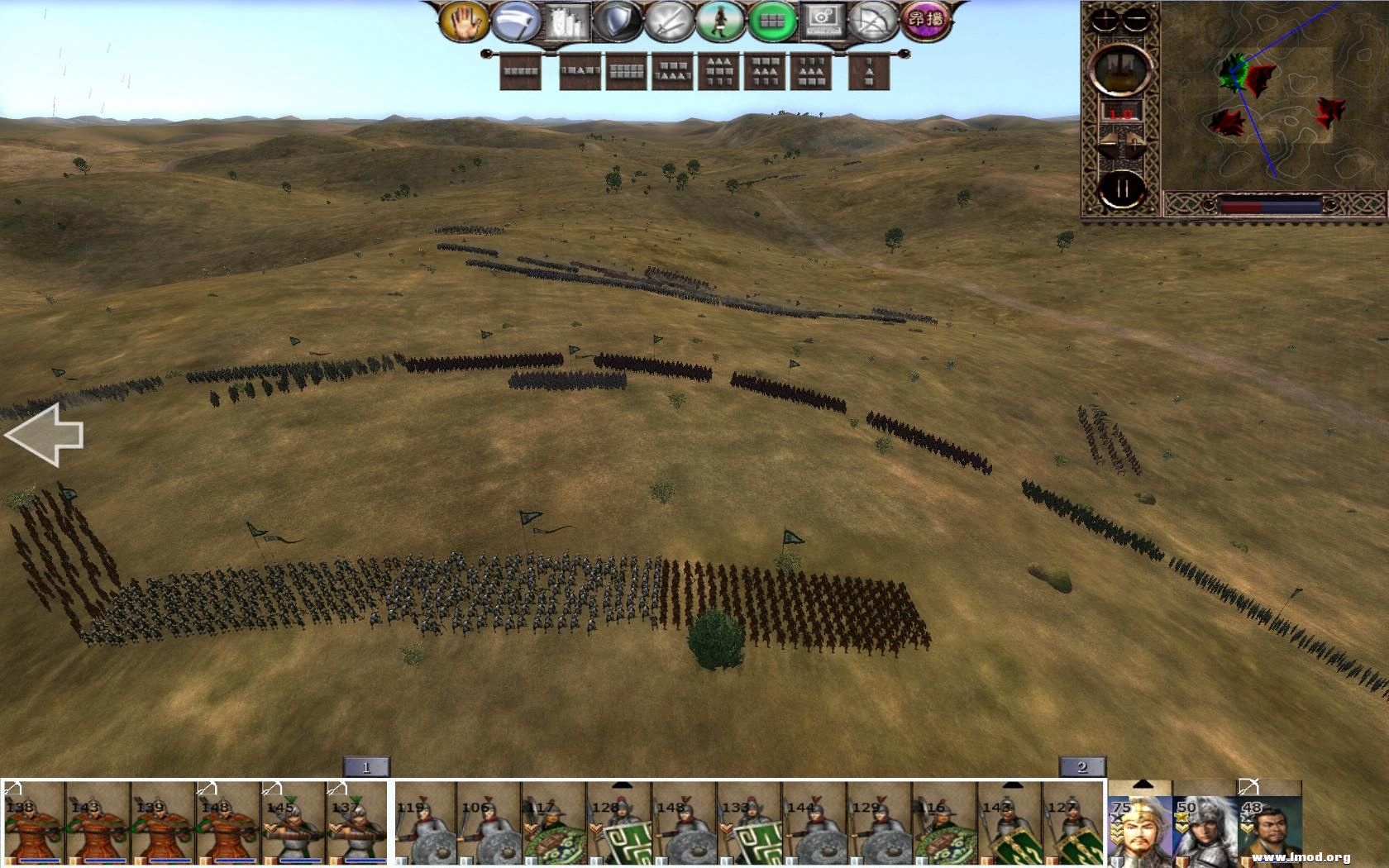This screenshot has width=1389, height=868.
Task: Click the telescope view icon on the minimap panel
Action: coord(1120,70)
